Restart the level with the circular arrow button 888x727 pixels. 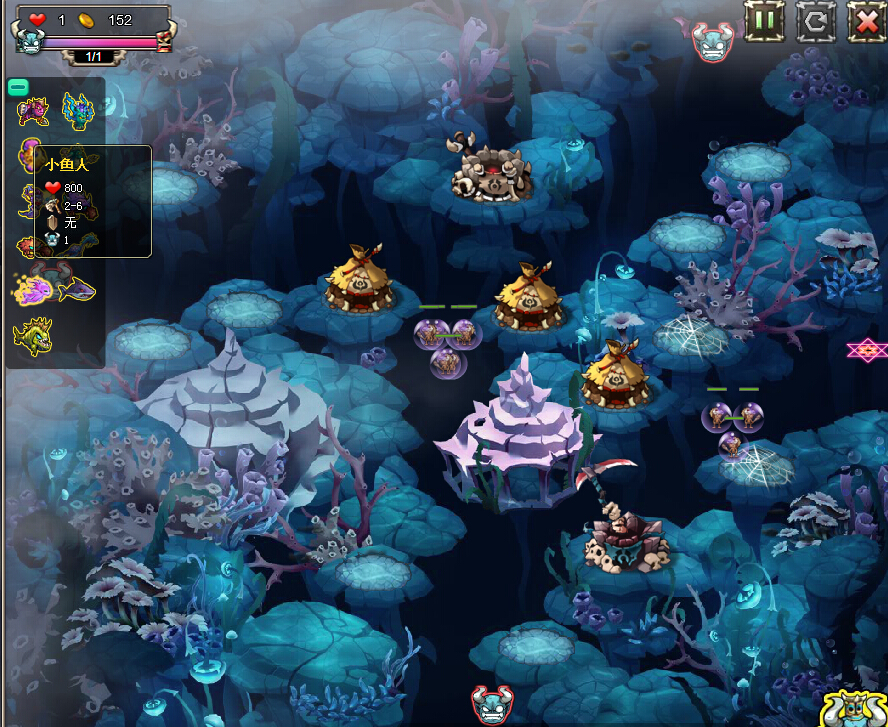(815, 20)
